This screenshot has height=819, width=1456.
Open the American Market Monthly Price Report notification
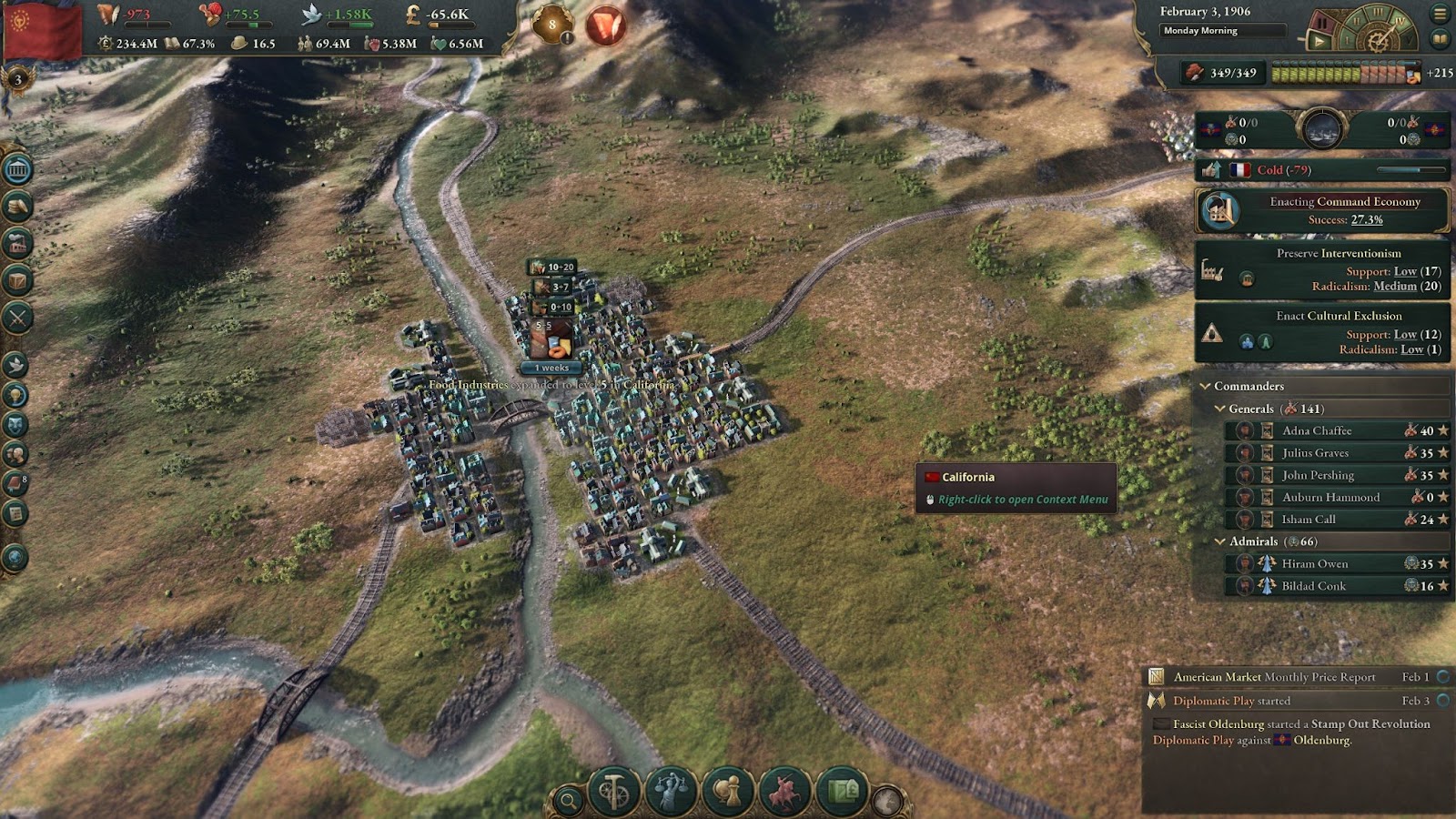[1274, 677]
